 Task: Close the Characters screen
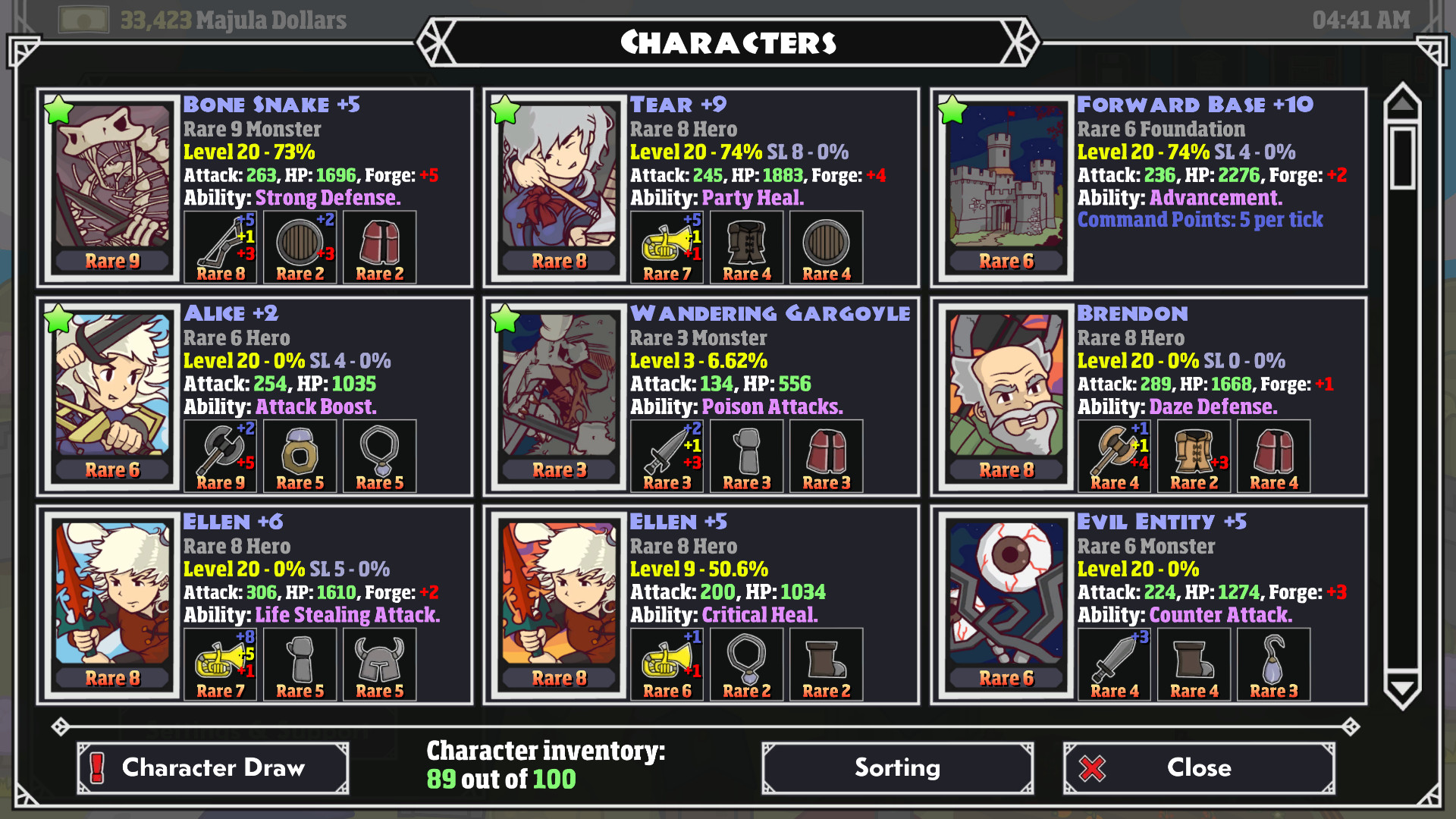tap(1198, 768)
